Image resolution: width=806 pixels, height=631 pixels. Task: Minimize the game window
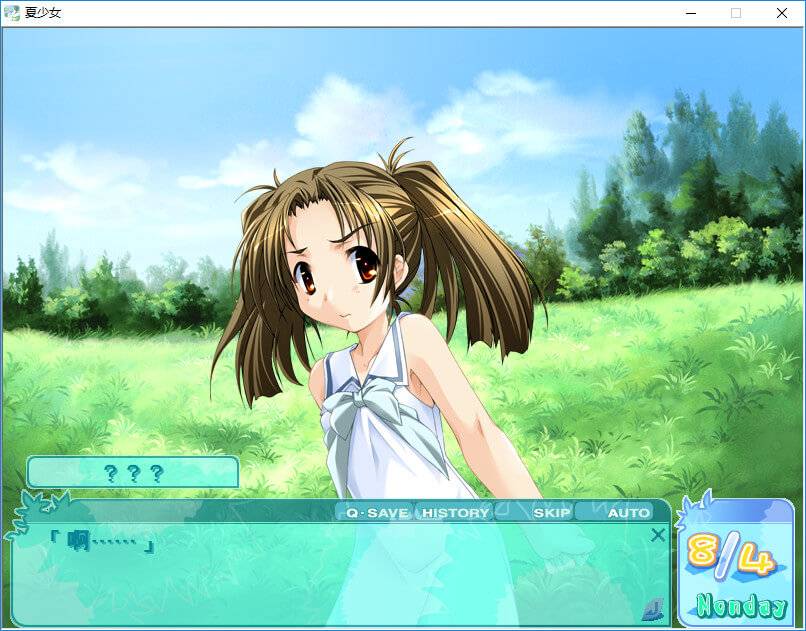(691, 13)
